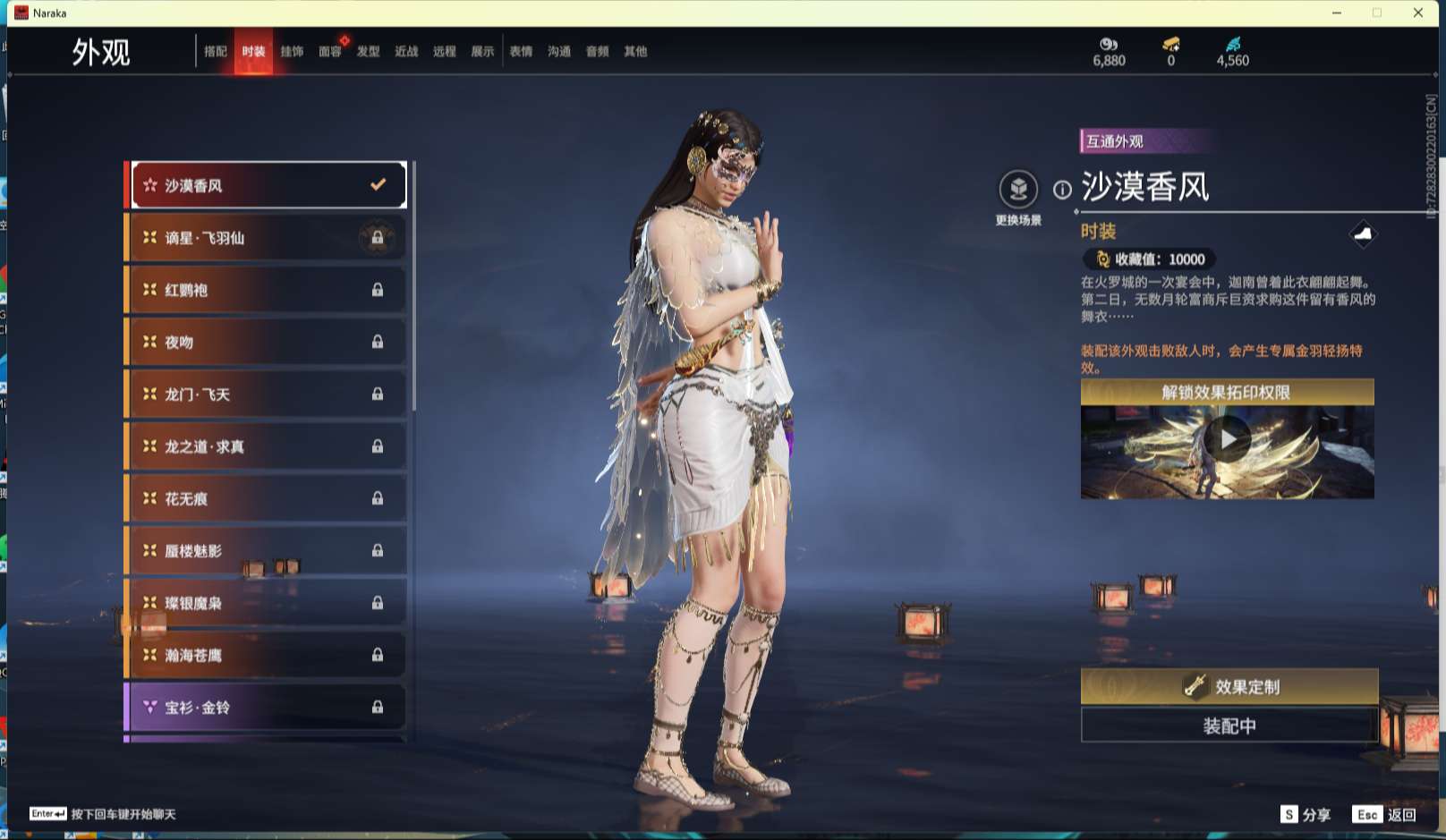
Task: Choose the 花无痕 outfit
Action: click(x=266, y=498)
